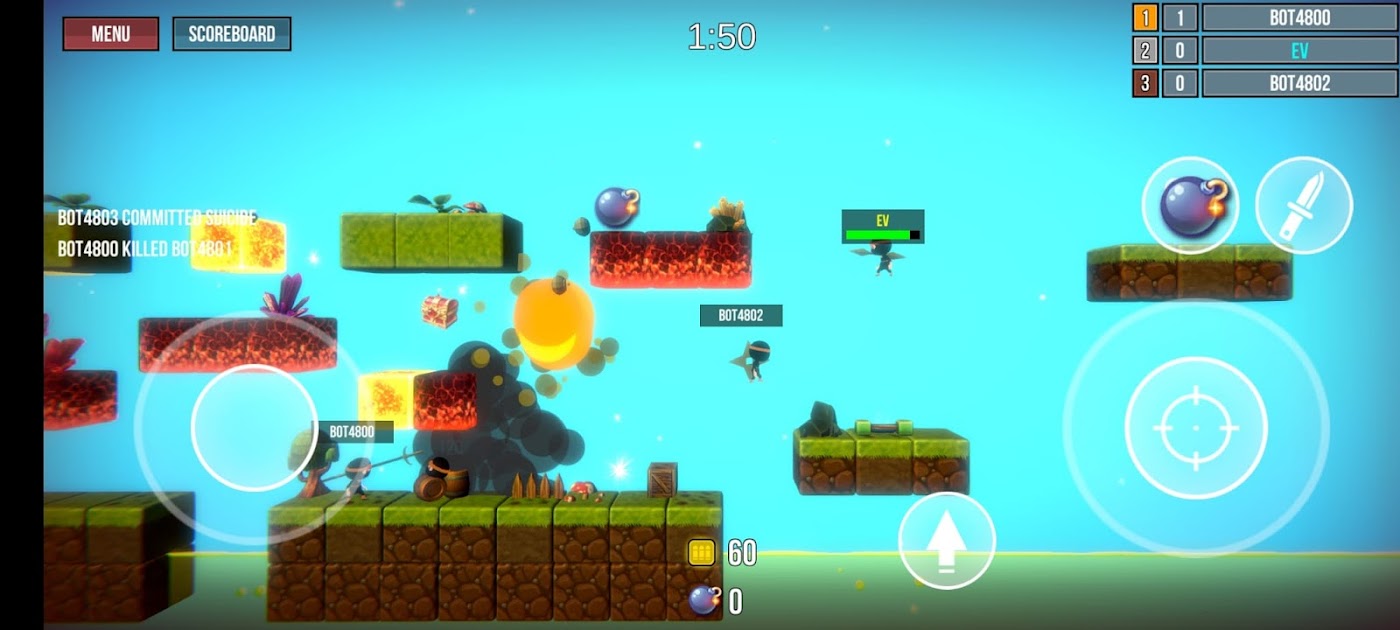
Task: Select the EV player row in the ranking
Action: click(1299, 50)
